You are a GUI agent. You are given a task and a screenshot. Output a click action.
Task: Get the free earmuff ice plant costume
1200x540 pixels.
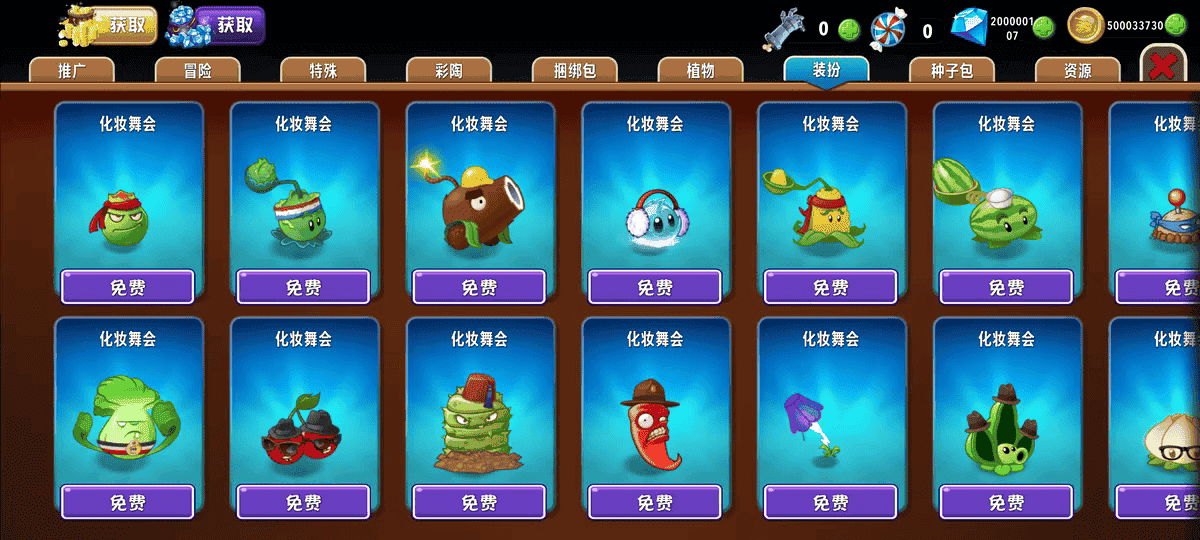coord(655,287)
